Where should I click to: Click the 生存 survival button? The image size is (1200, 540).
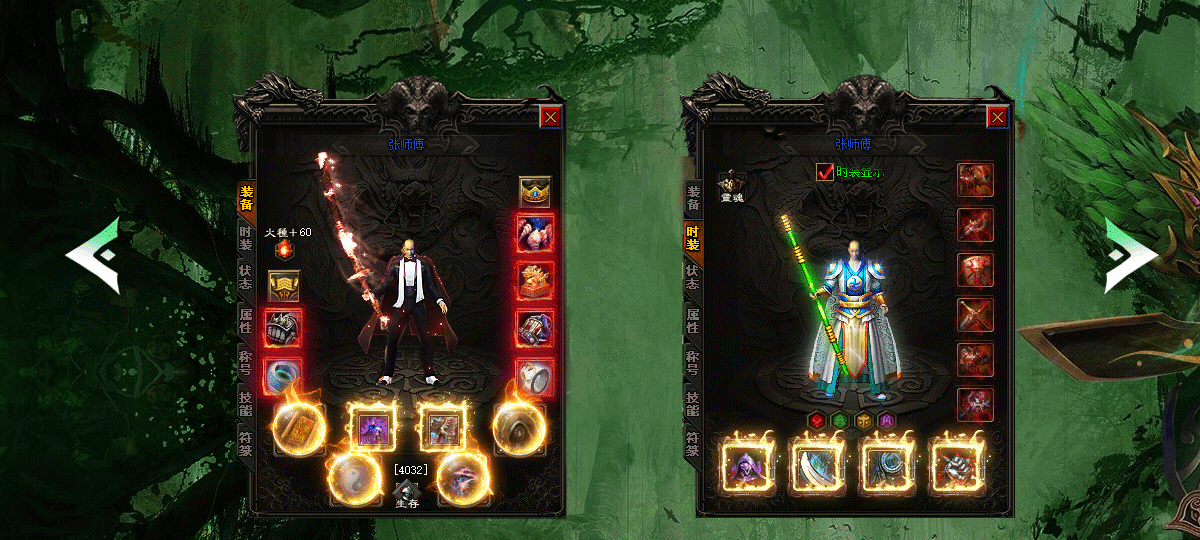(406, 496)
